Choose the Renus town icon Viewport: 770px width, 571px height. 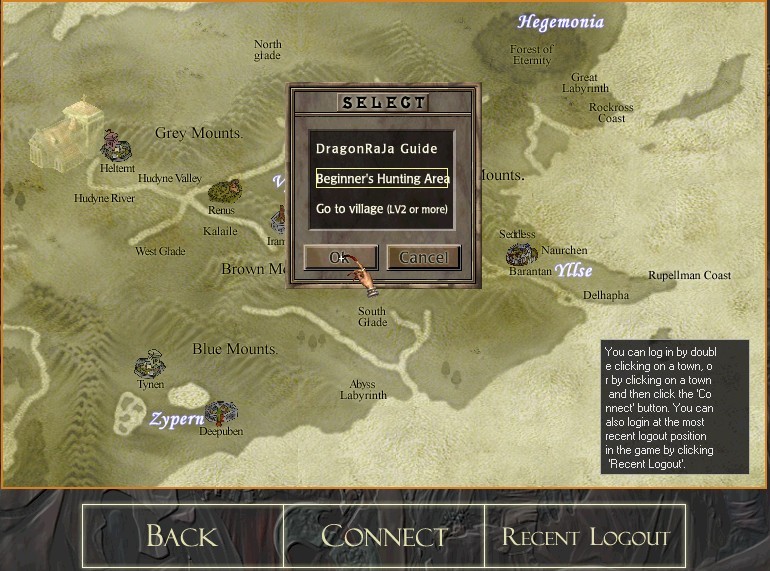coord(223,190)
